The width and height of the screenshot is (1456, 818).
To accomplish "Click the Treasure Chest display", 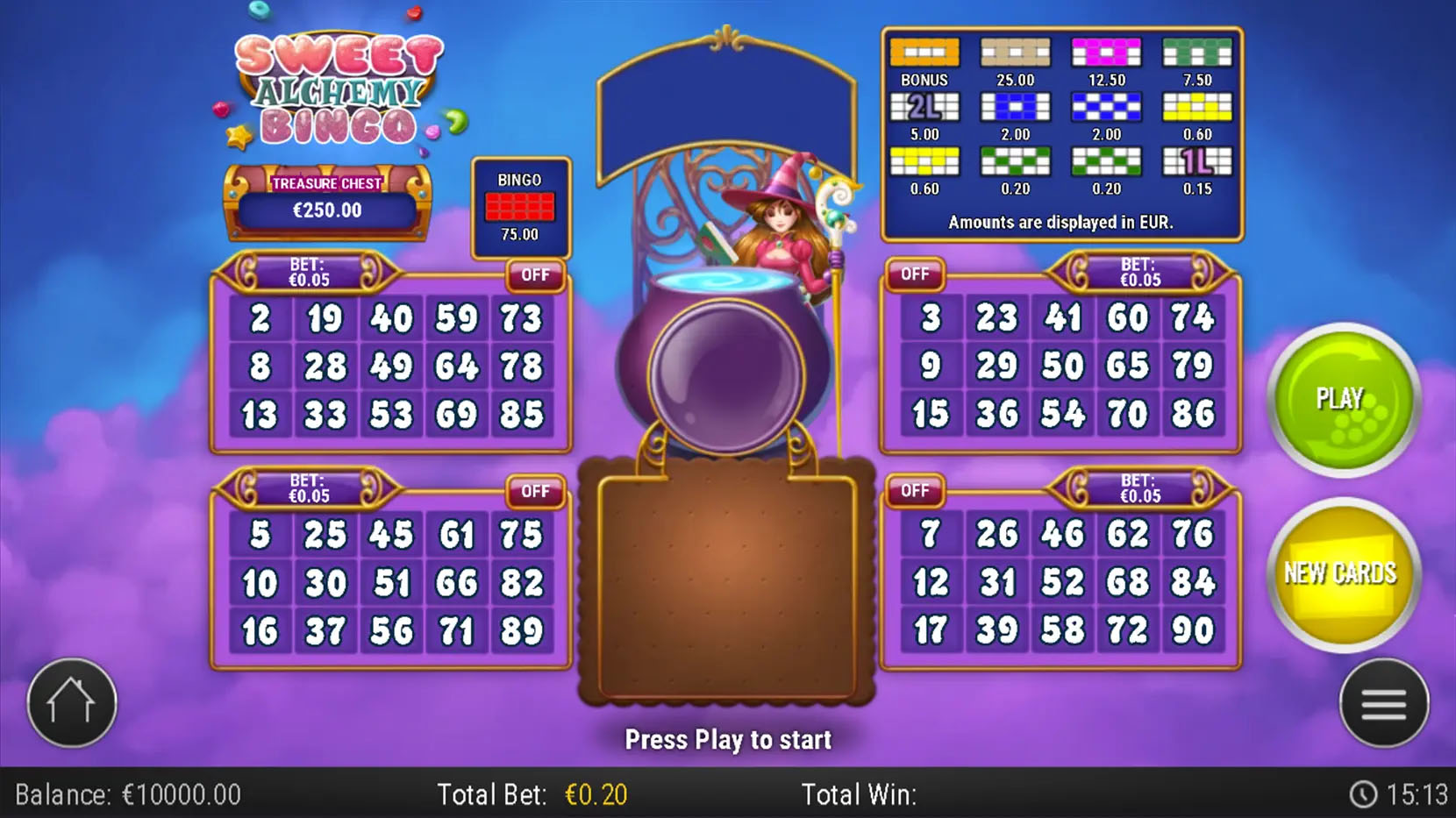I will click(327, 200).
